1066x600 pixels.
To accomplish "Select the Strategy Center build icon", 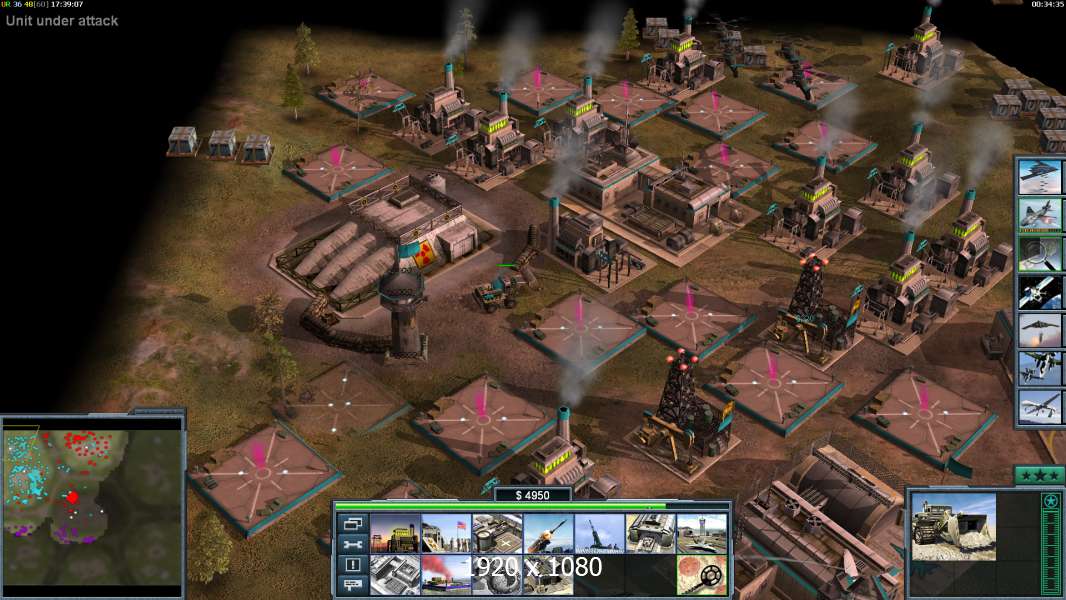I will pos(395,574).
